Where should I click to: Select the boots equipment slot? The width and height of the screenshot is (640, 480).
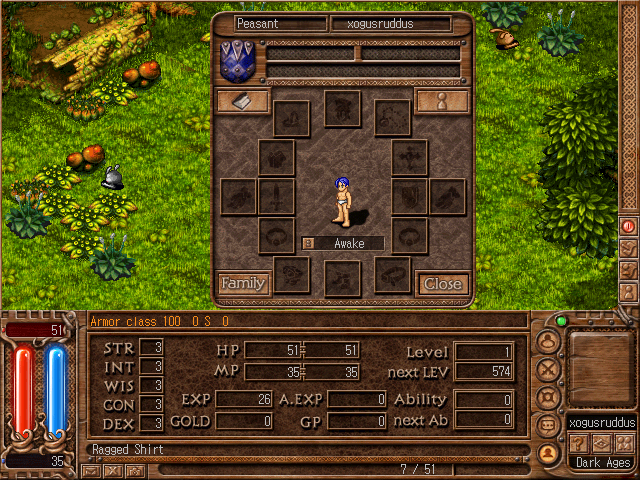coord(343,277)
